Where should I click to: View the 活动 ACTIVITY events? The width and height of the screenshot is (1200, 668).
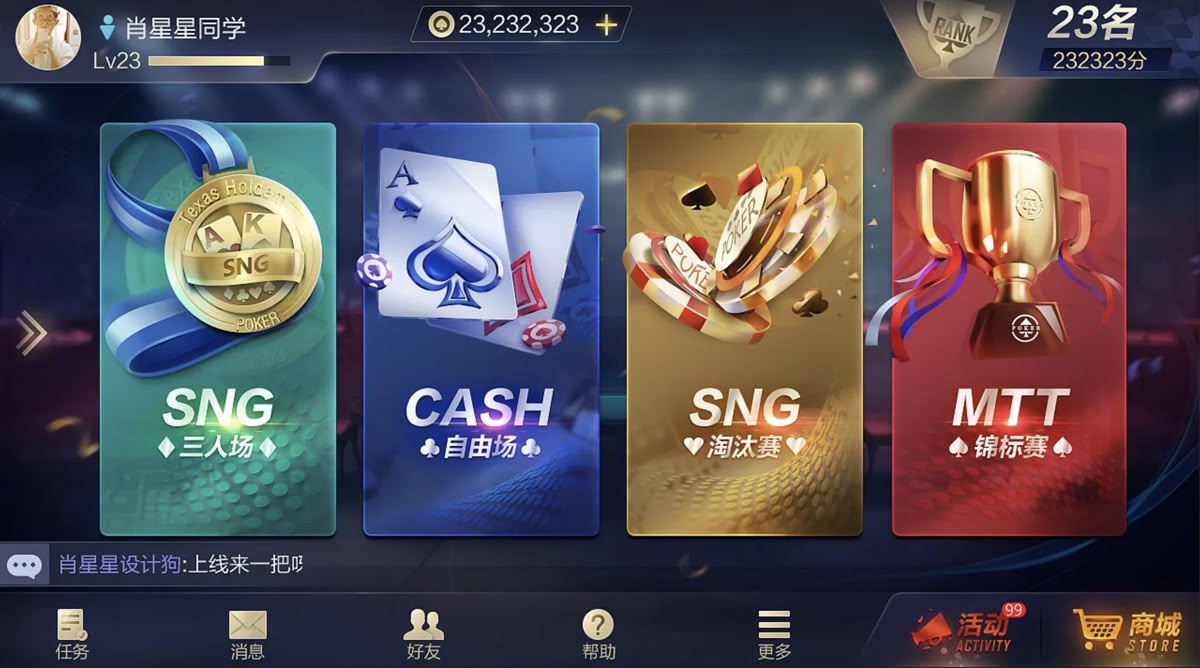coord(963,632)
